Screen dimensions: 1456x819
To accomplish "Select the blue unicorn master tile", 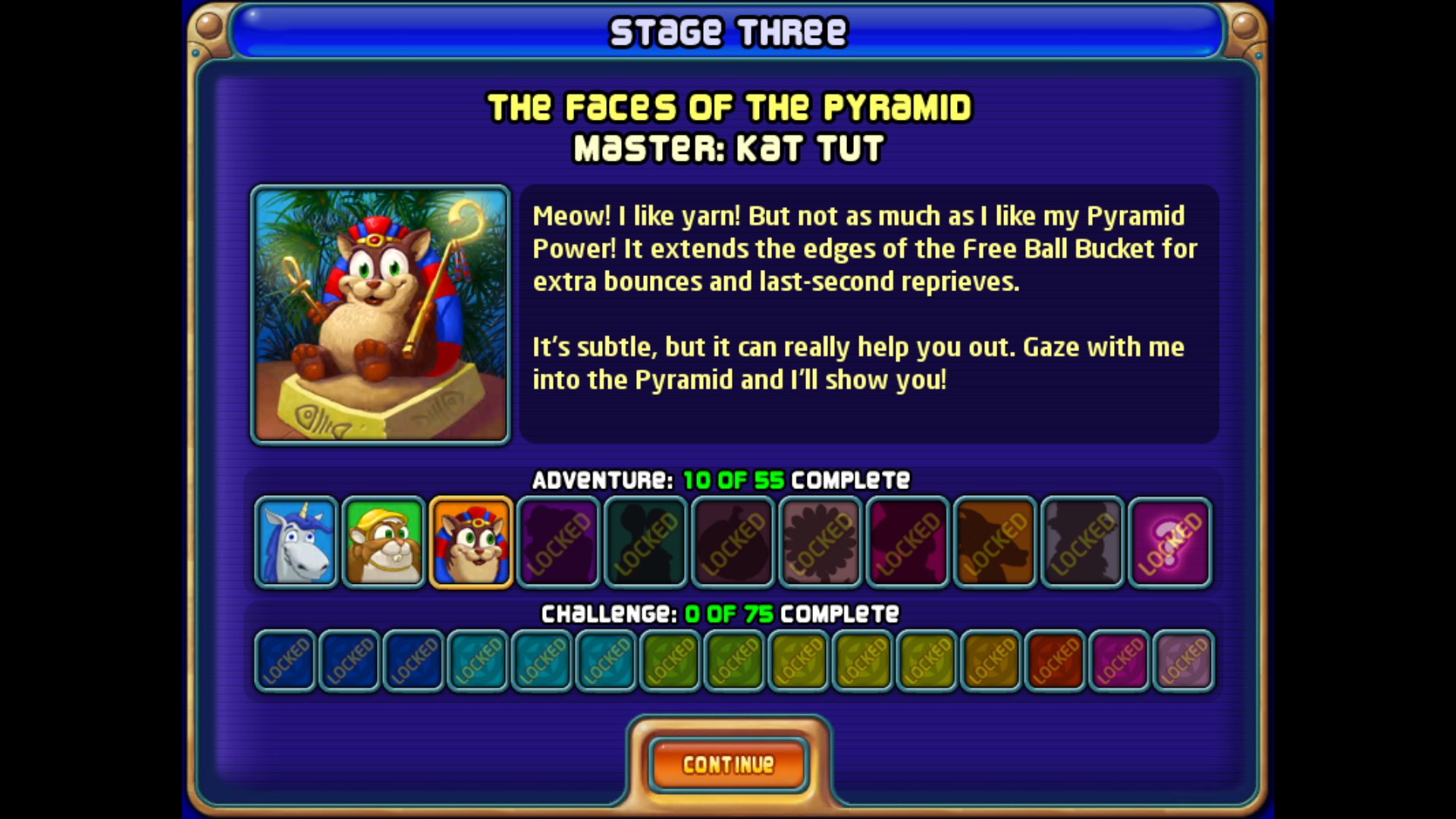I will (296, 542).
